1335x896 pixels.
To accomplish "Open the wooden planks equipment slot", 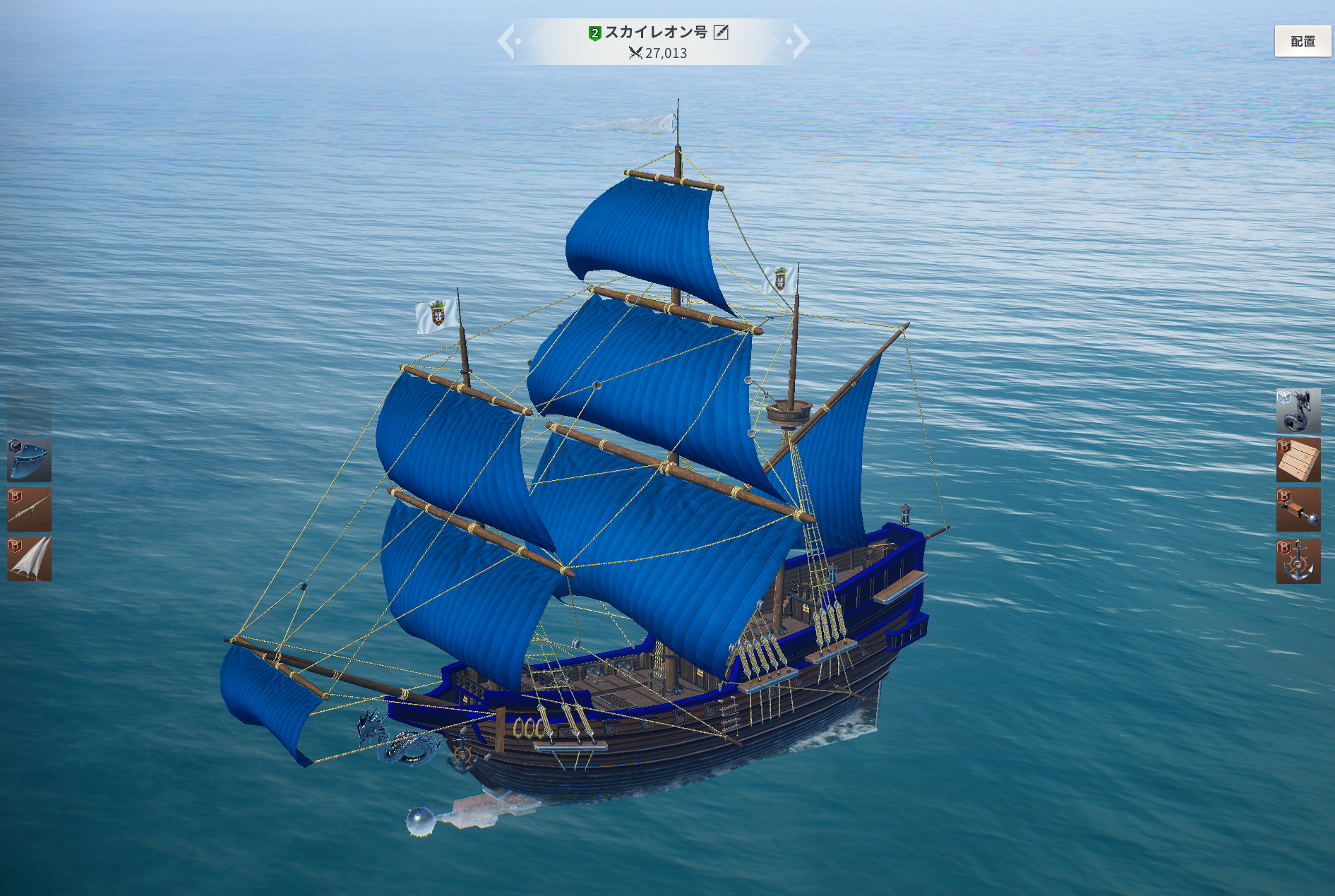I will point(1298,460).
